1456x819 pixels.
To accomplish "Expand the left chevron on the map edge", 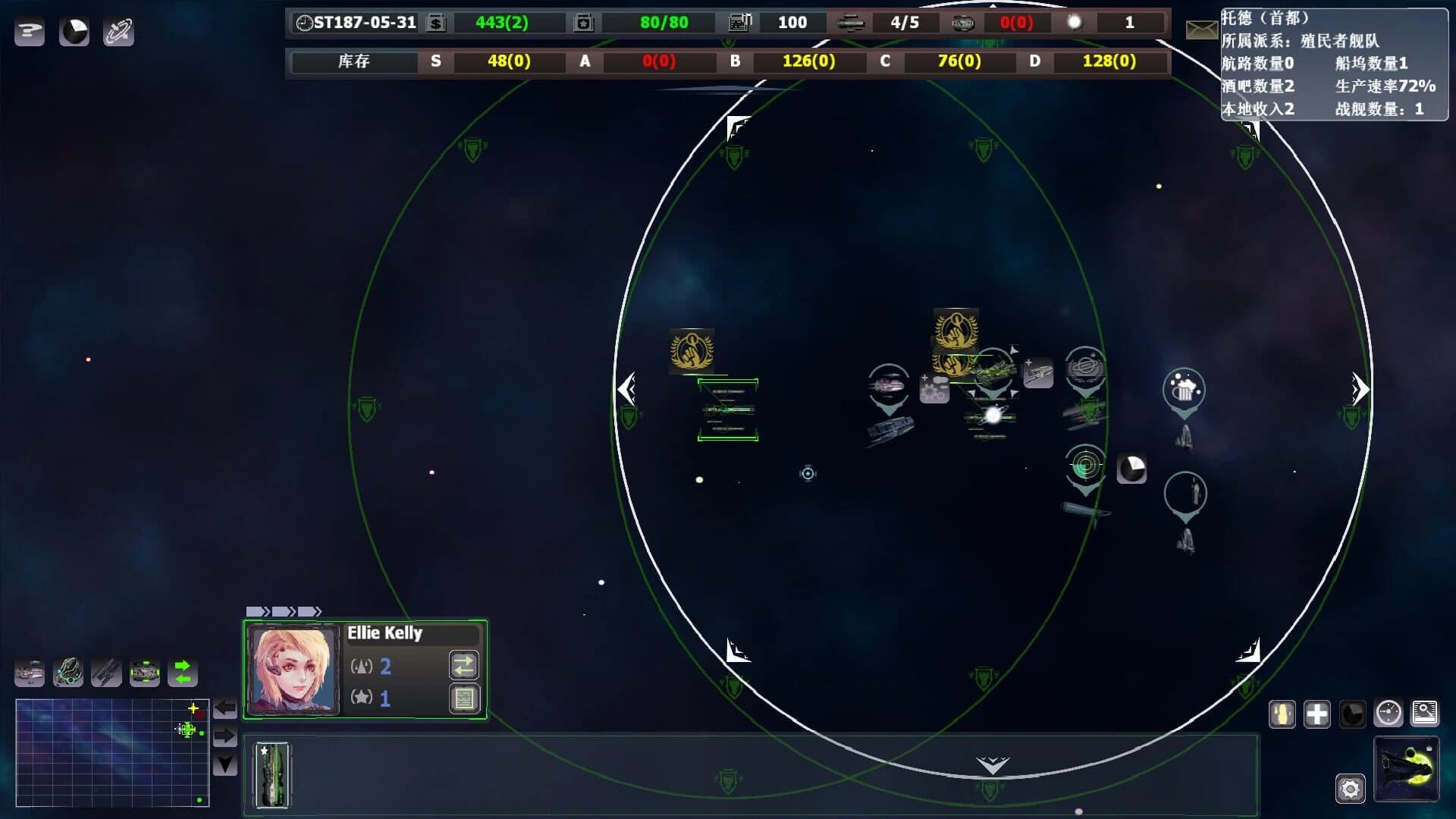I will coord(626,389).
